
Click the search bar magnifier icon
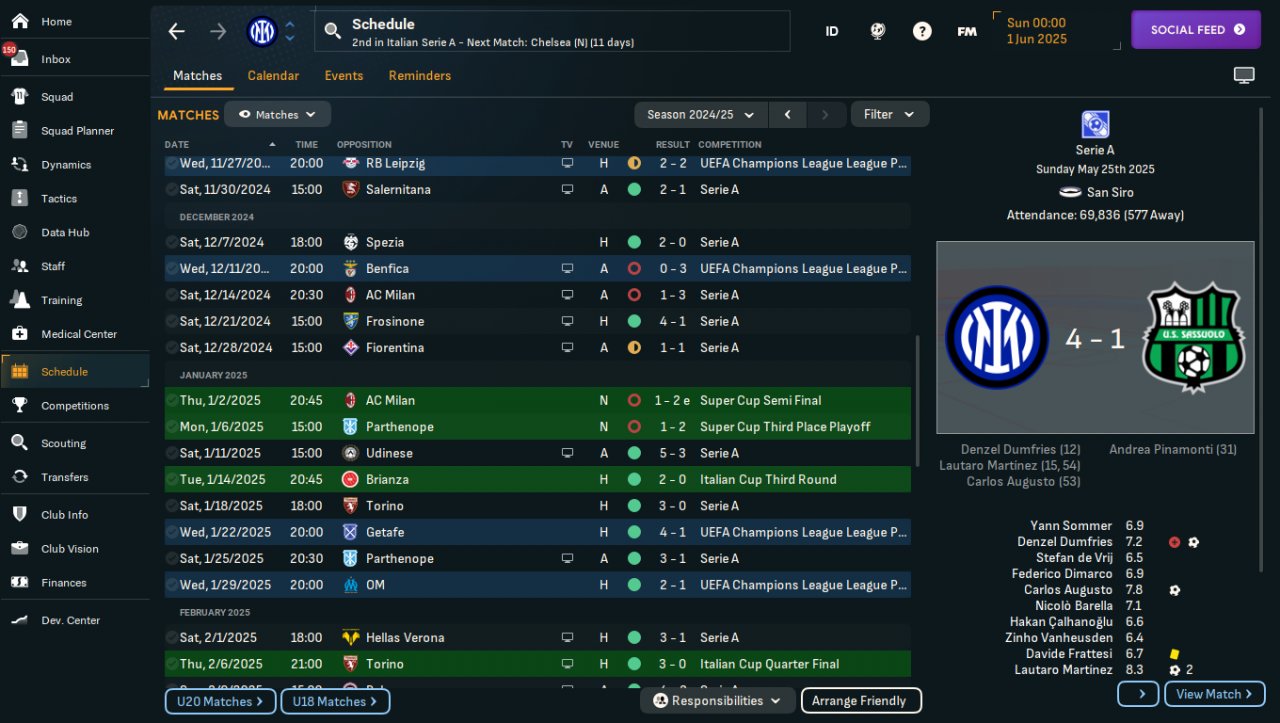click(x=333, y=31)
